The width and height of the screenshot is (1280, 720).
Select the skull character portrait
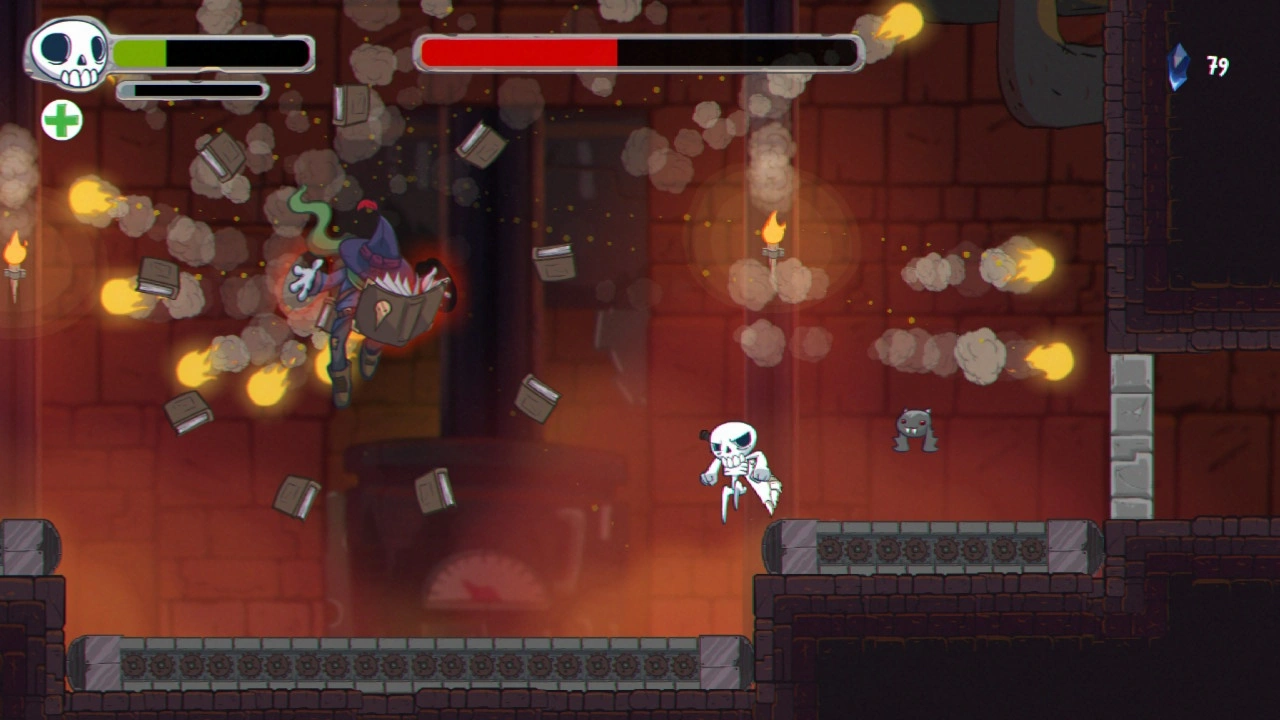(x=70, y=53)
